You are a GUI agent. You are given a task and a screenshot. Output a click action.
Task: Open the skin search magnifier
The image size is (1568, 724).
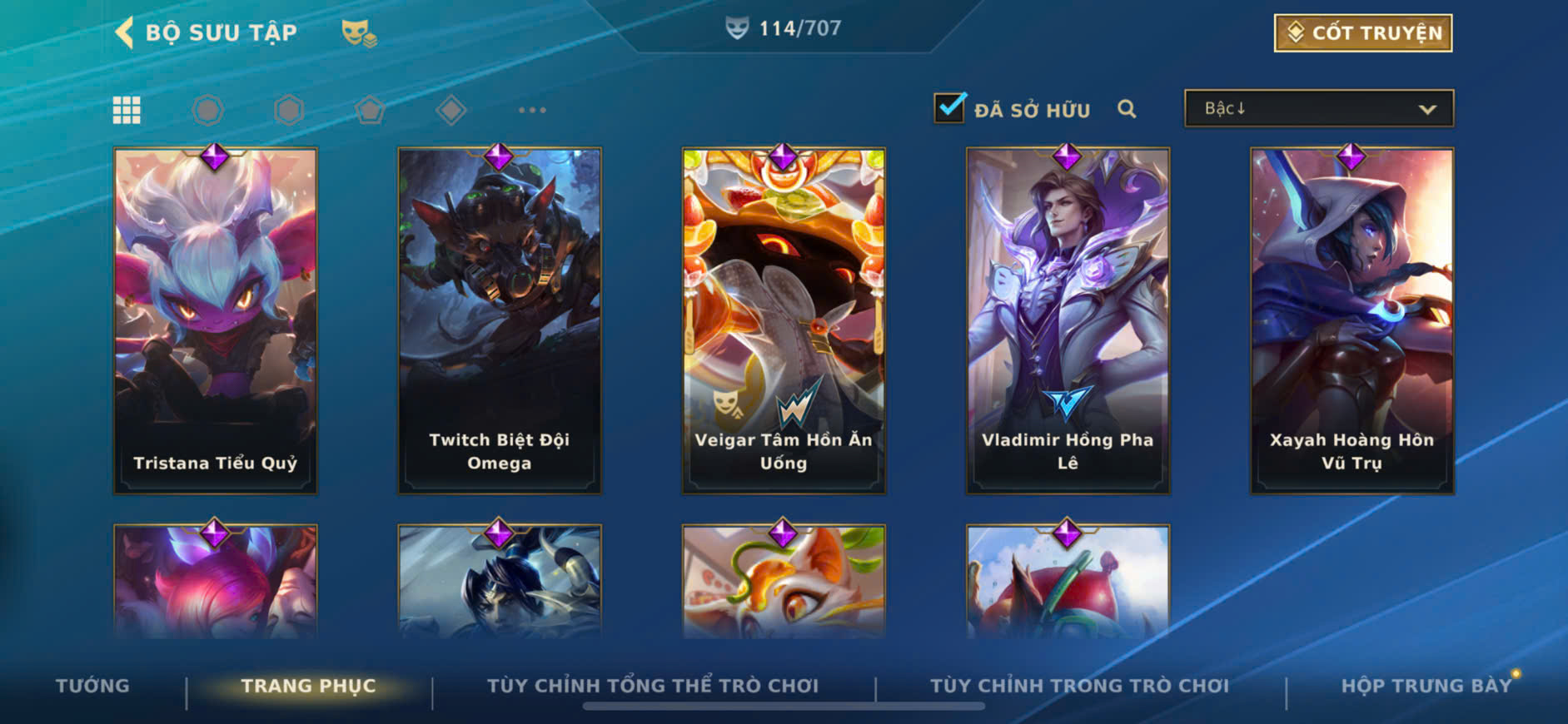point(1127,109)
